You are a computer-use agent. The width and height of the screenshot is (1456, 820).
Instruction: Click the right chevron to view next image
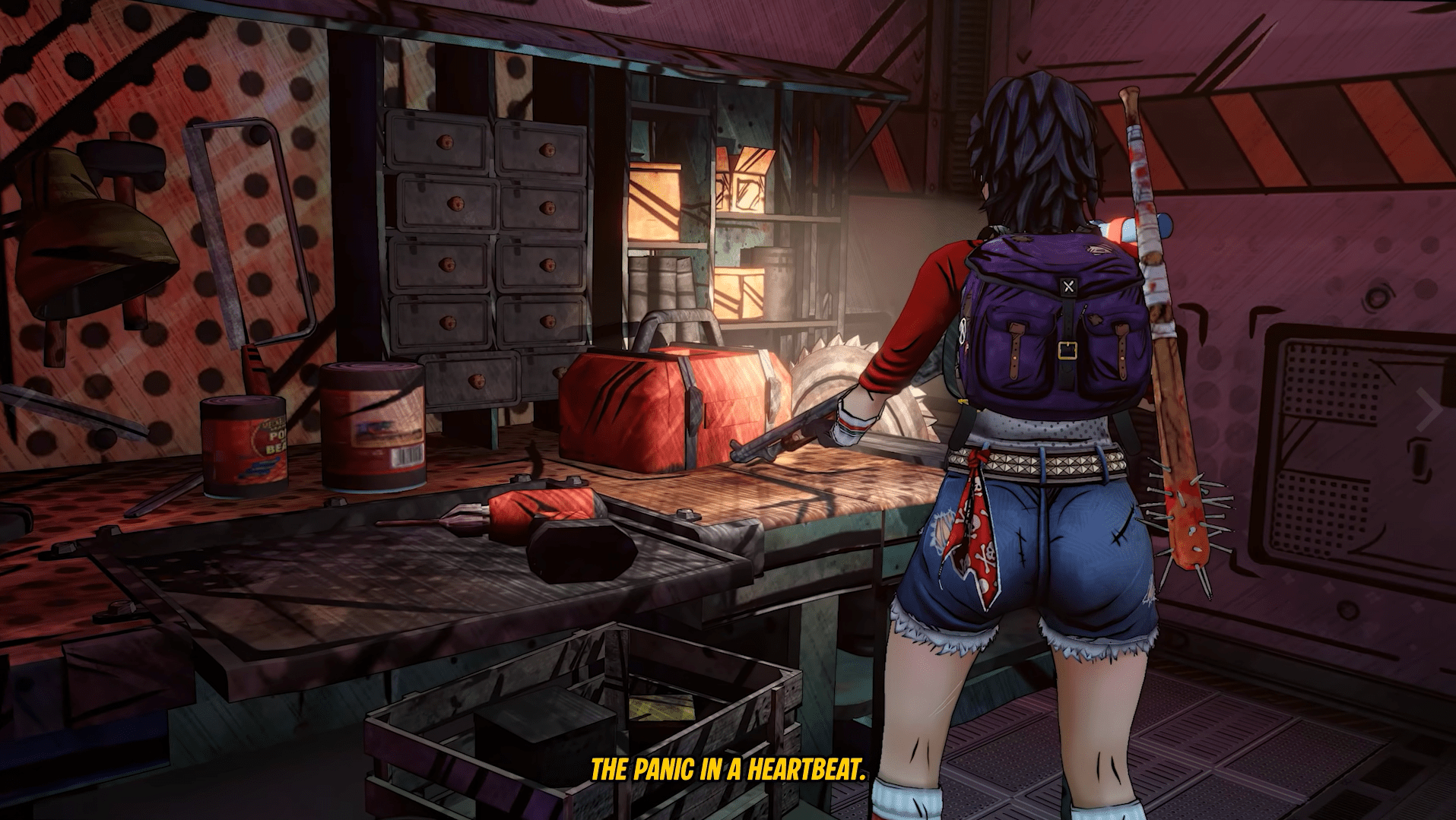click(x=1429, y=411)
